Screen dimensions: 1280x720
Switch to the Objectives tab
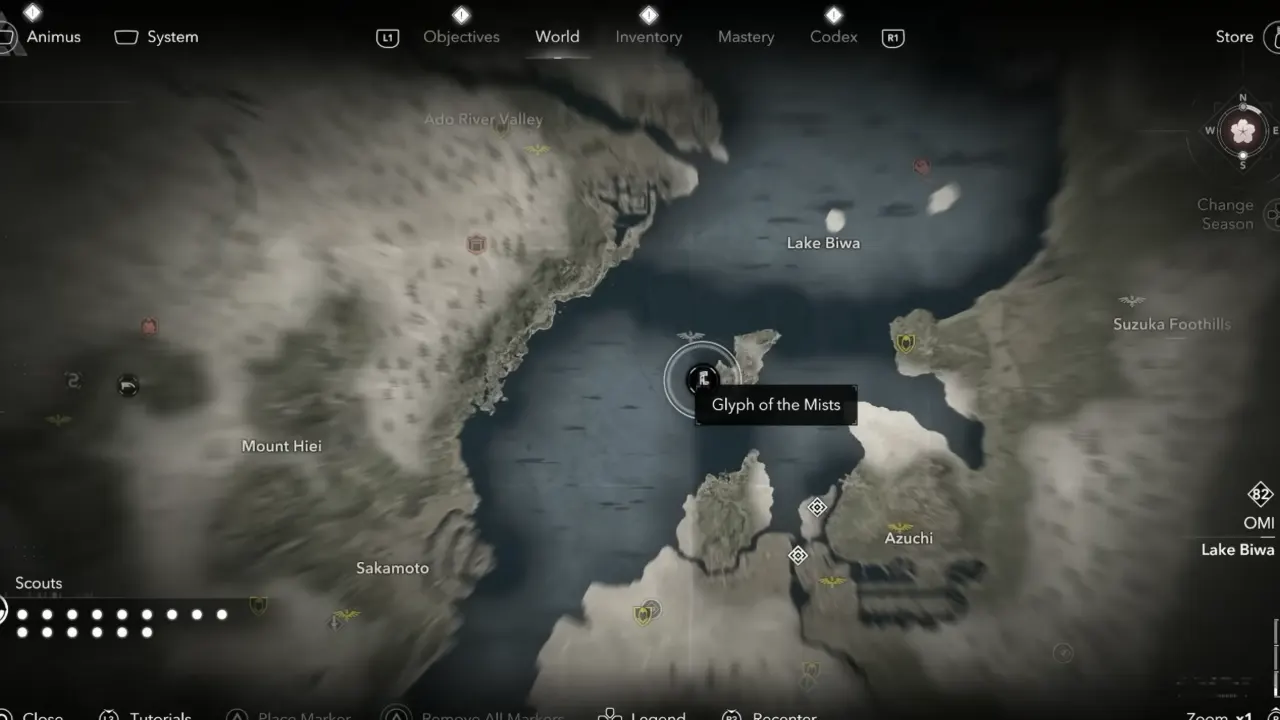(461, 37)
